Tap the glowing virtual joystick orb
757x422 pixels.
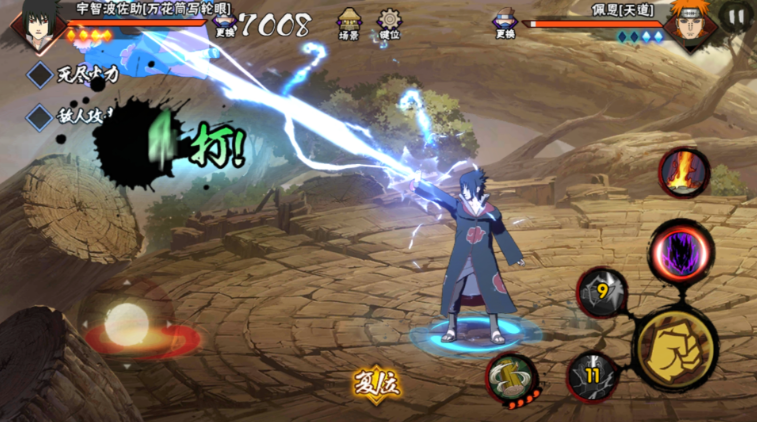point(125,323)
